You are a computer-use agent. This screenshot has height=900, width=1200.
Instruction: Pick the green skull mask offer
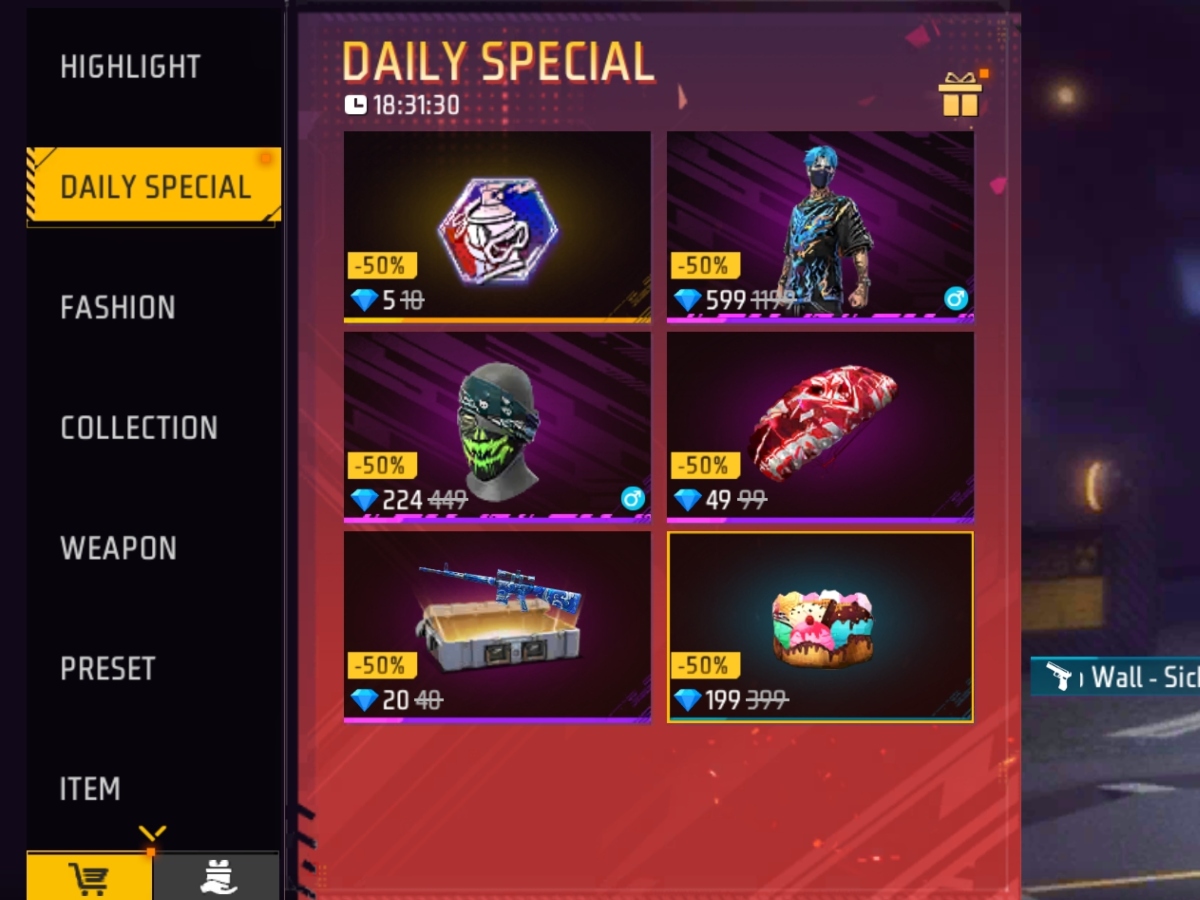(x=497, y=426)
